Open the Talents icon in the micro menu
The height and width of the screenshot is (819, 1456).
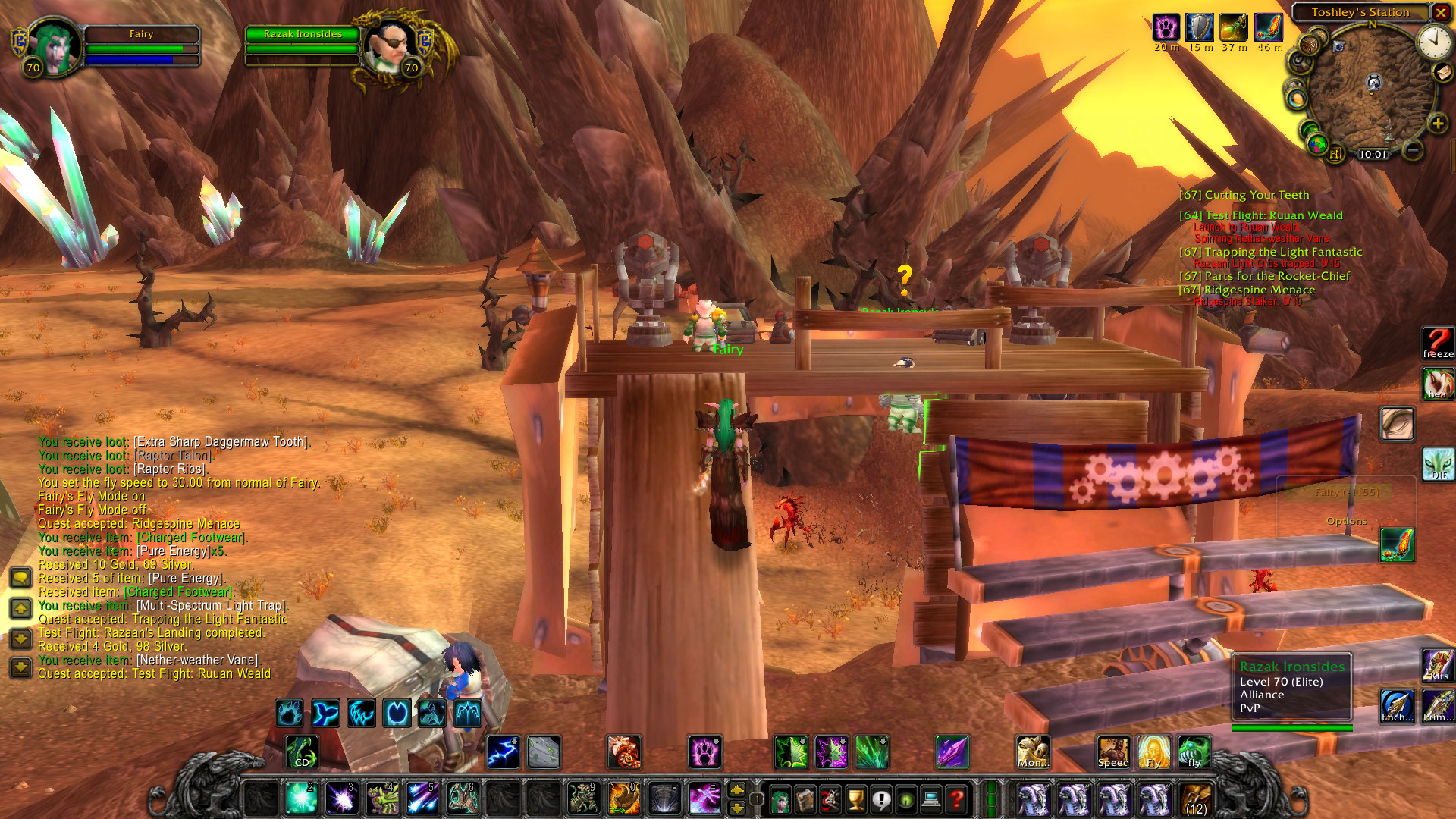[x=830, y=799]
